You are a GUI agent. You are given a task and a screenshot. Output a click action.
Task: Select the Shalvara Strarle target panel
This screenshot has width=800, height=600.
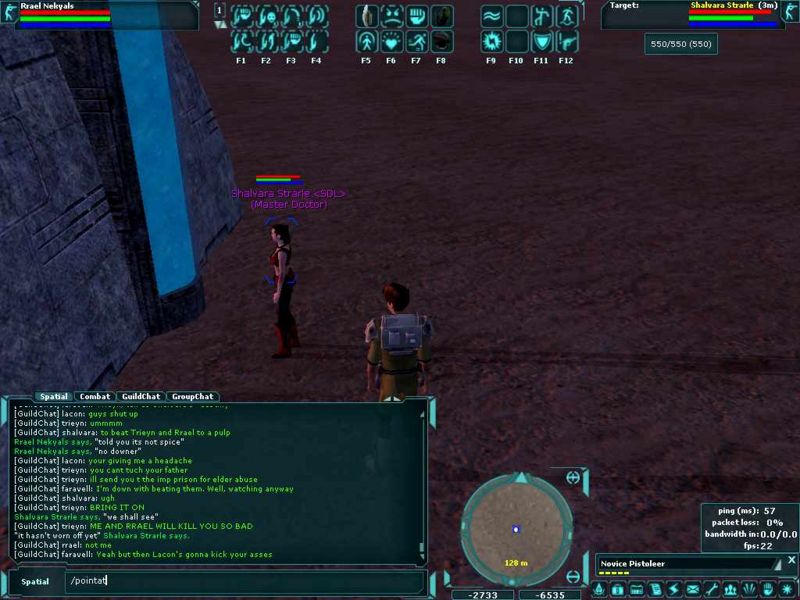(x=700, y=15)
